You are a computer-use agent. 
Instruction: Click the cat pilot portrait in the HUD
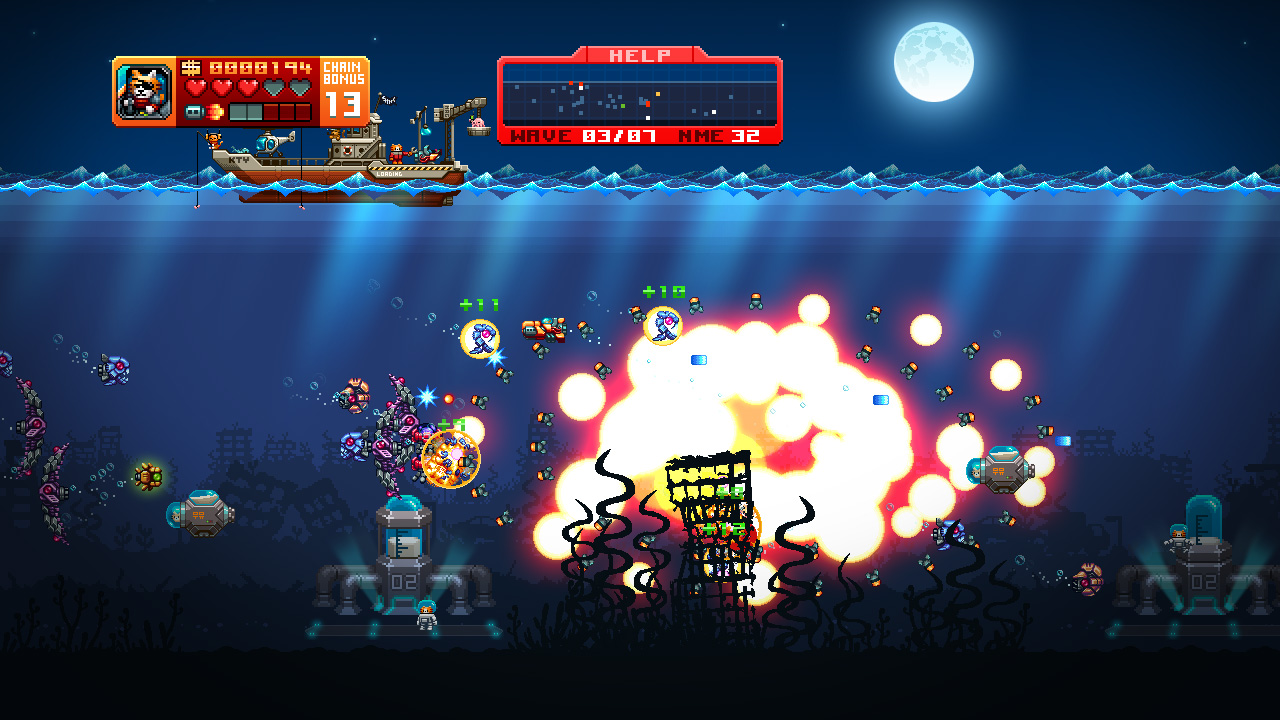point(146,90)
